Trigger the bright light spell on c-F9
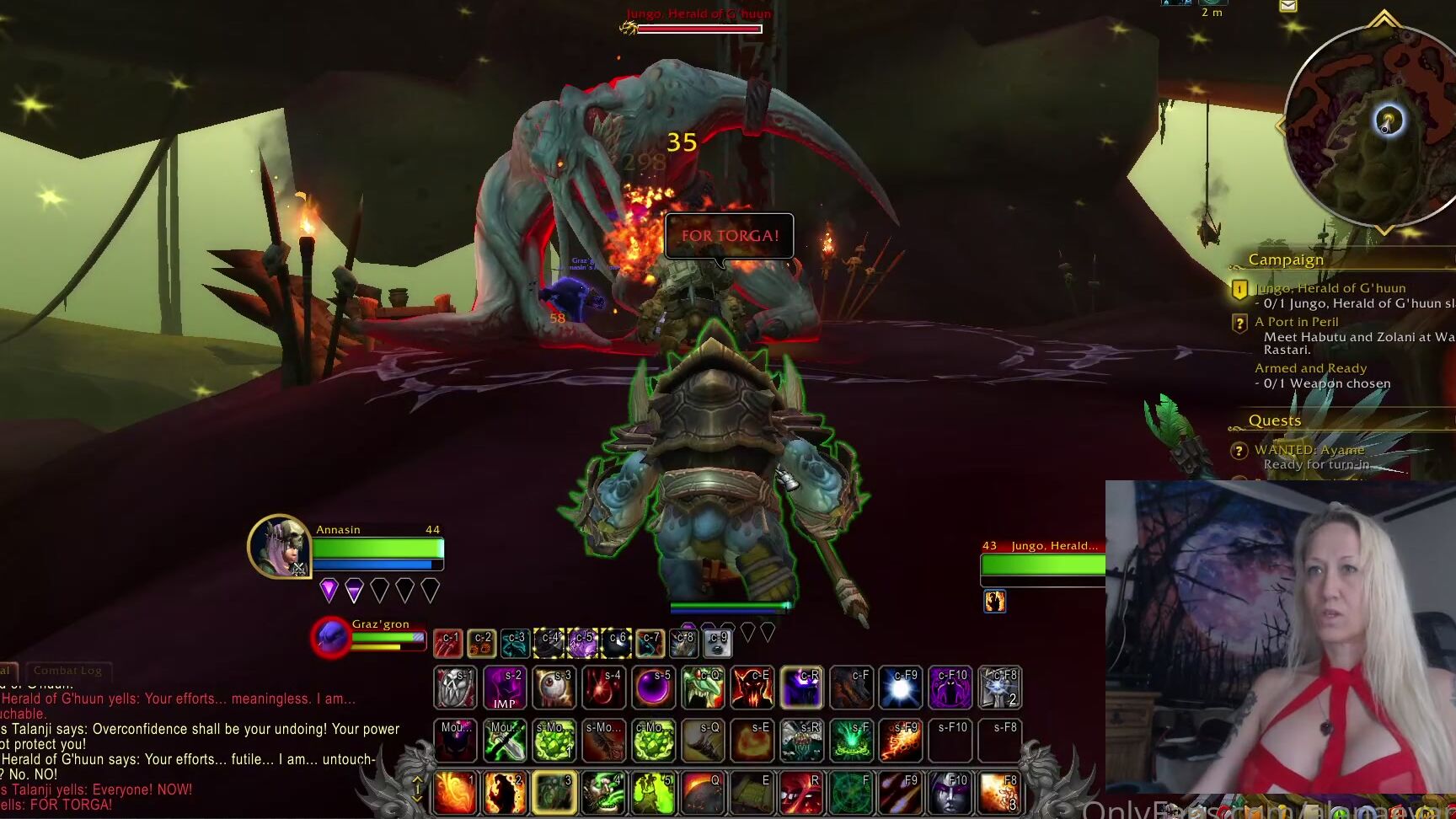The height and width of the screenshot is (819, 1456). 901,688
